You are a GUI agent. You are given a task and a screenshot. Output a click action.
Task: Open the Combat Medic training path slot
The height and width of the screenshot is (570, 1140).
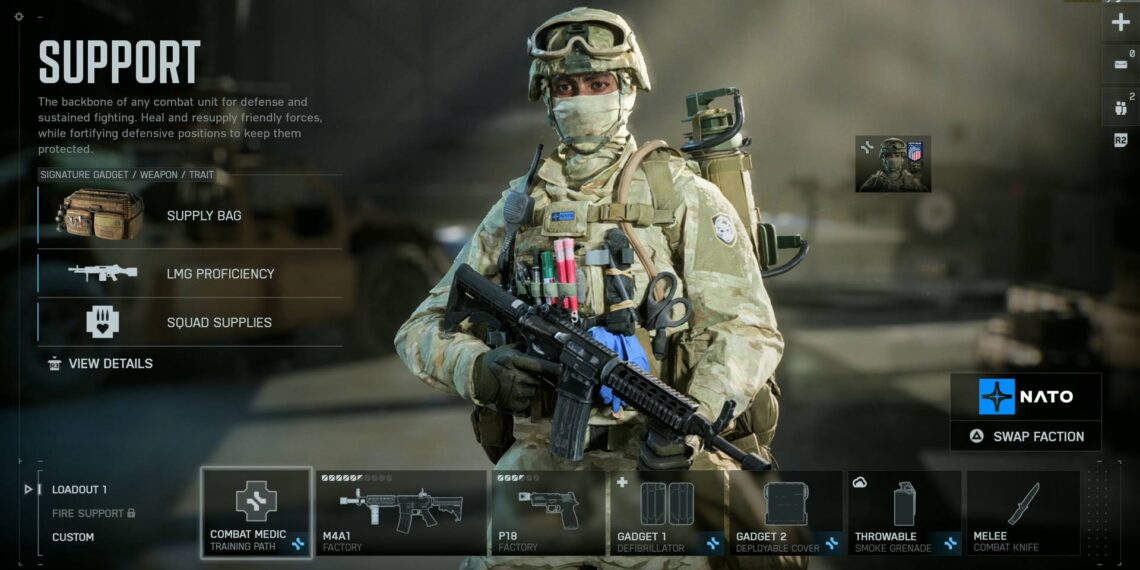click(256, 512)
